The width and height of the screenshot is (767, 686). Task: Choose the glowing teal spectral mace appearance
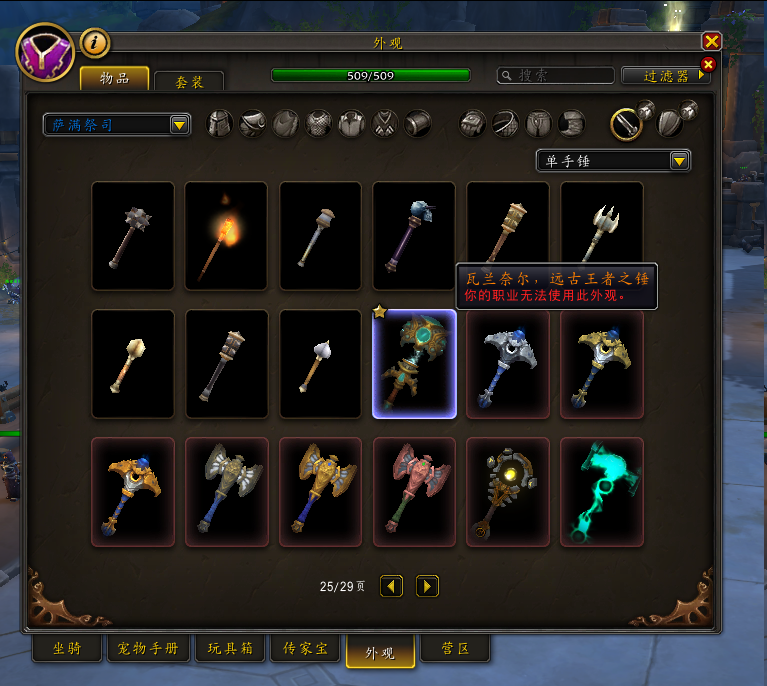click(602, 492)
